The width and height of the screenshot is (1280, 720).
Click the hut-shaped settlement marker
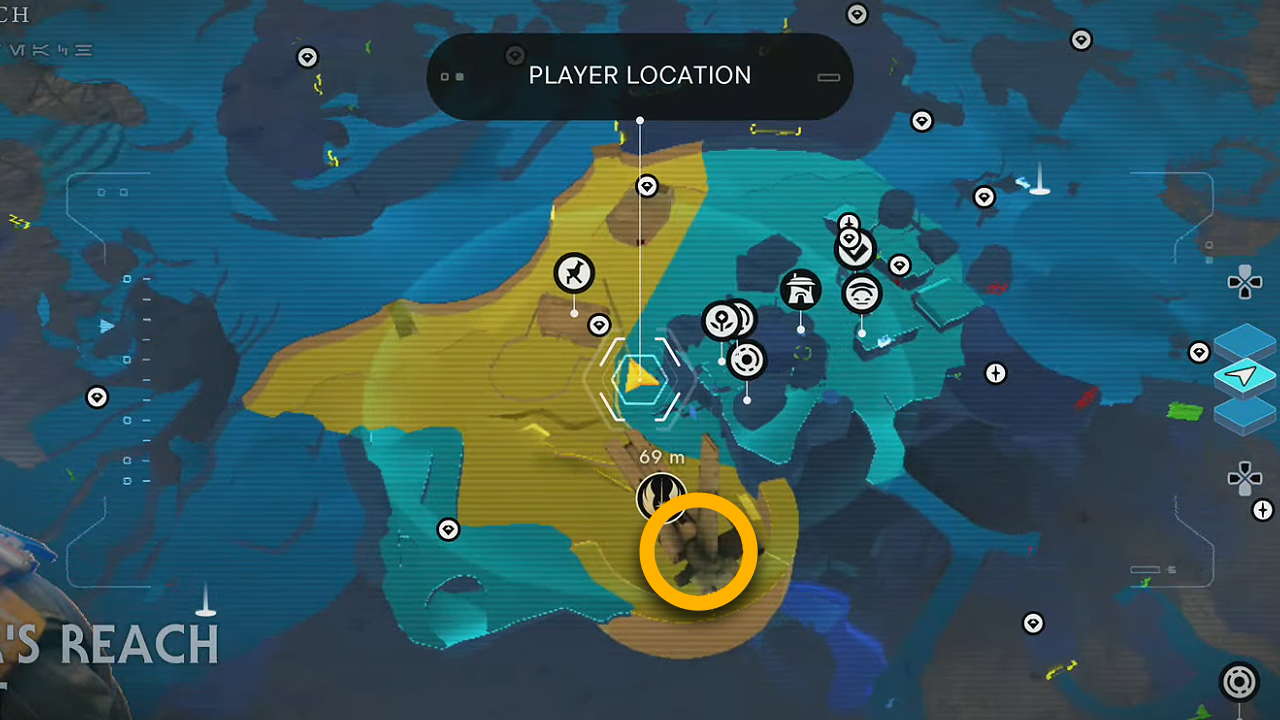click(800, 289)
